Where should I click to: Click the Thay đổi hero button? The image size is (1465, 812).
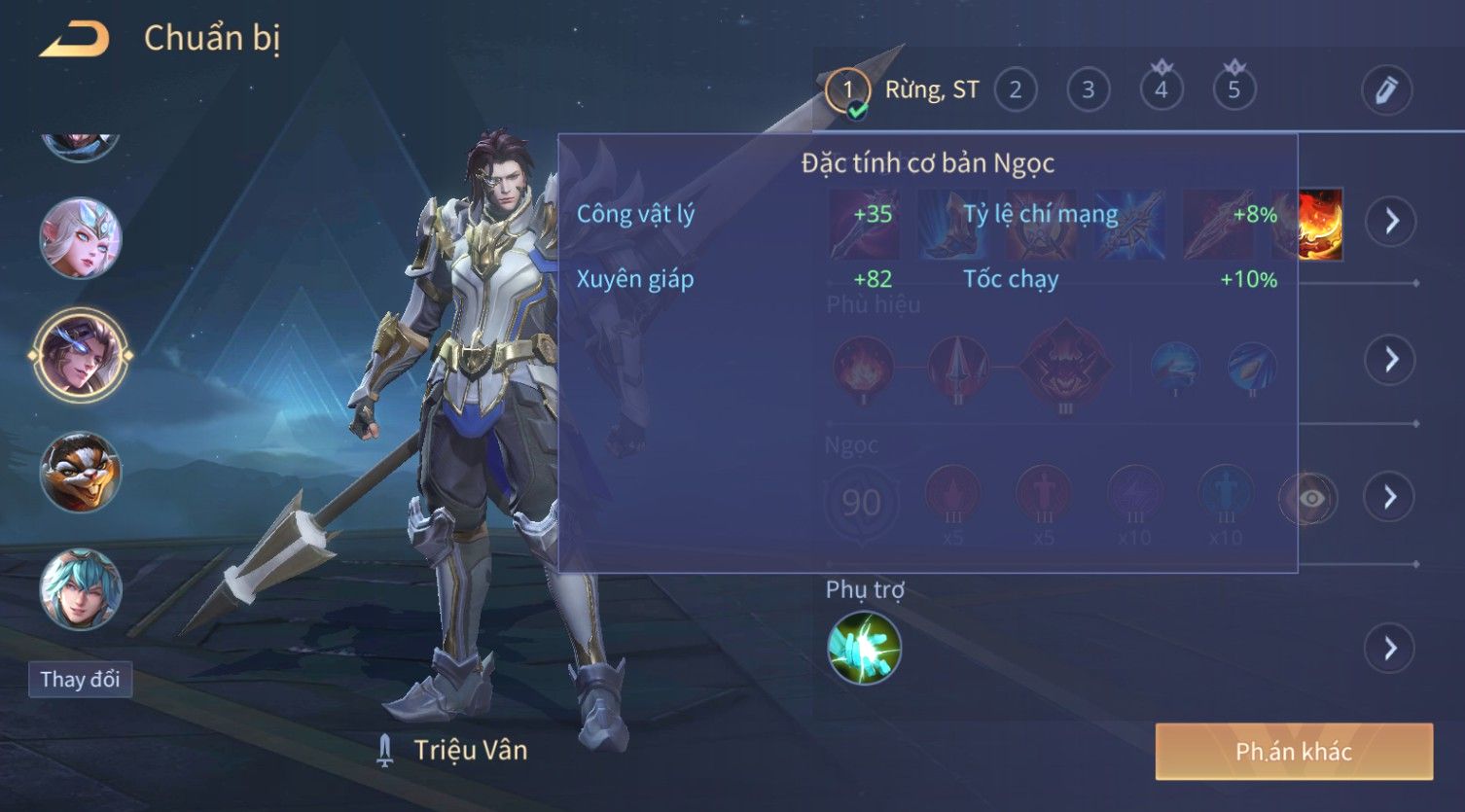coord(80,679)
